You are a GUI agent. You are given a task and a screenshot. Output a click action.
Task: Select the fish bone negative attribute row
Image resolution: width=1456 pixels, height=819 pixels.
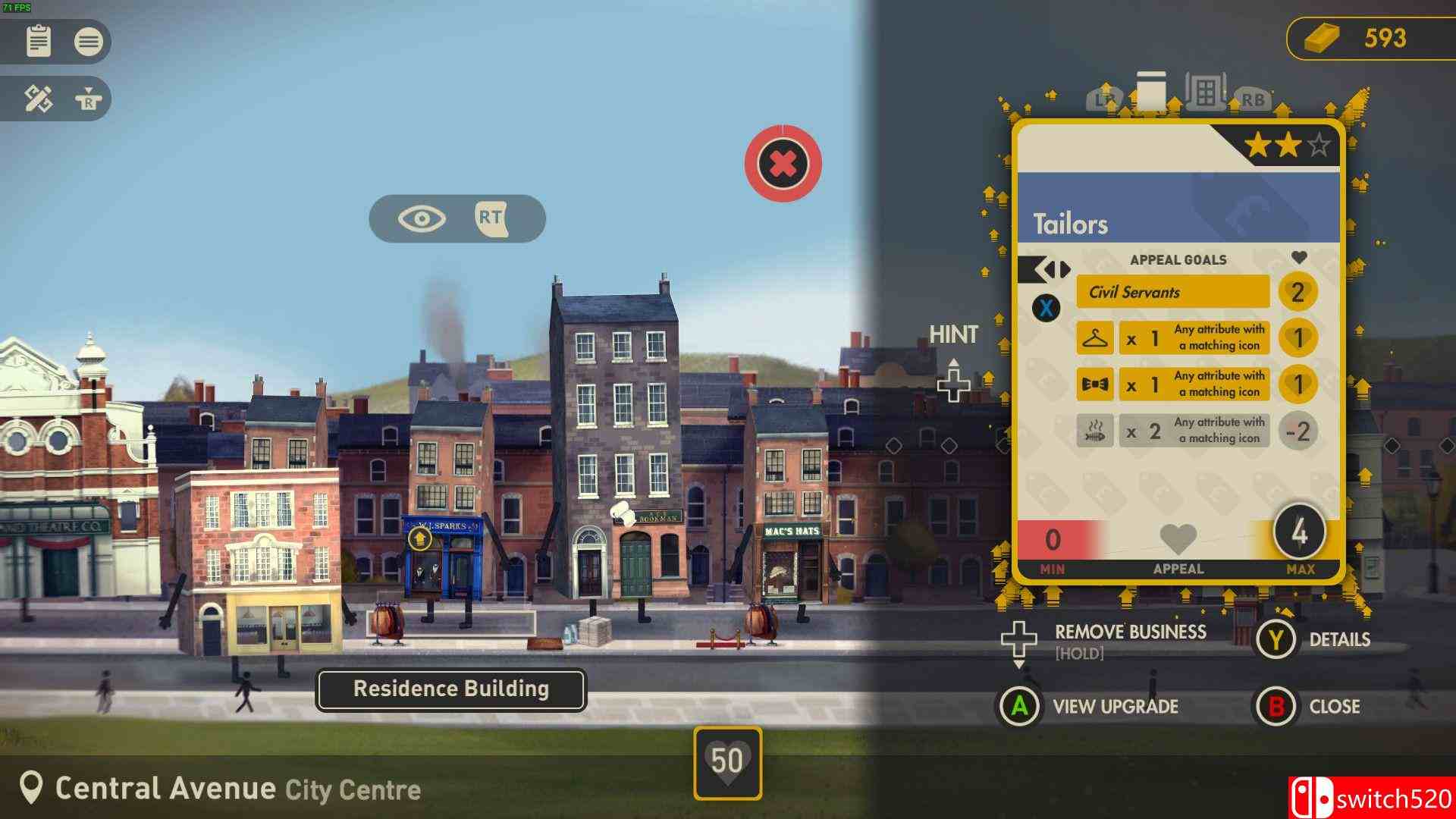coord(1172,431)
